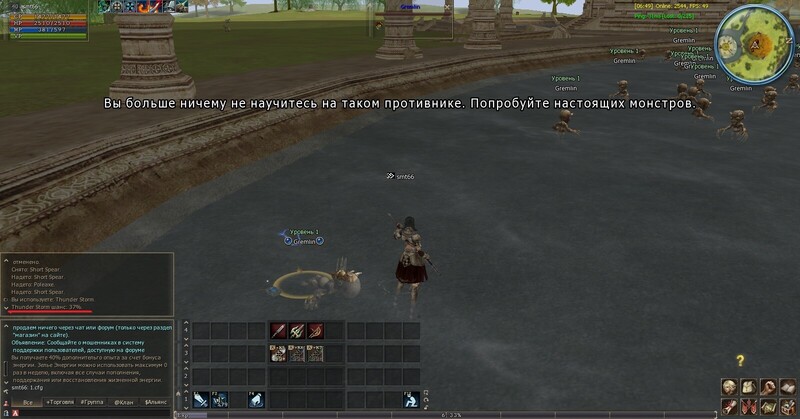Use the red spear skill in hotbar
This screenshot has width=800, height=419.
[278, 331]
